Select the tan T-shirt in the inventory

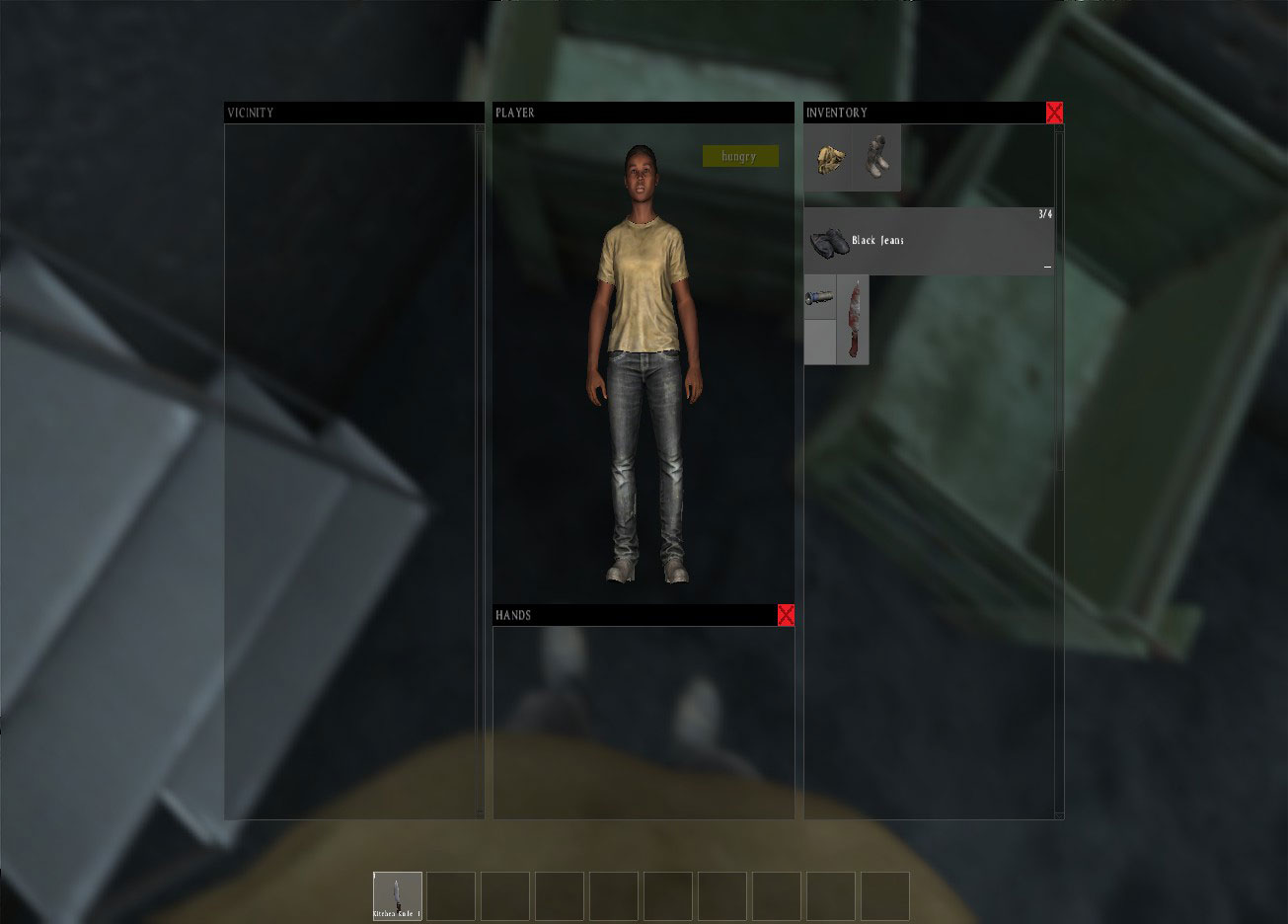tap(827, 156)
